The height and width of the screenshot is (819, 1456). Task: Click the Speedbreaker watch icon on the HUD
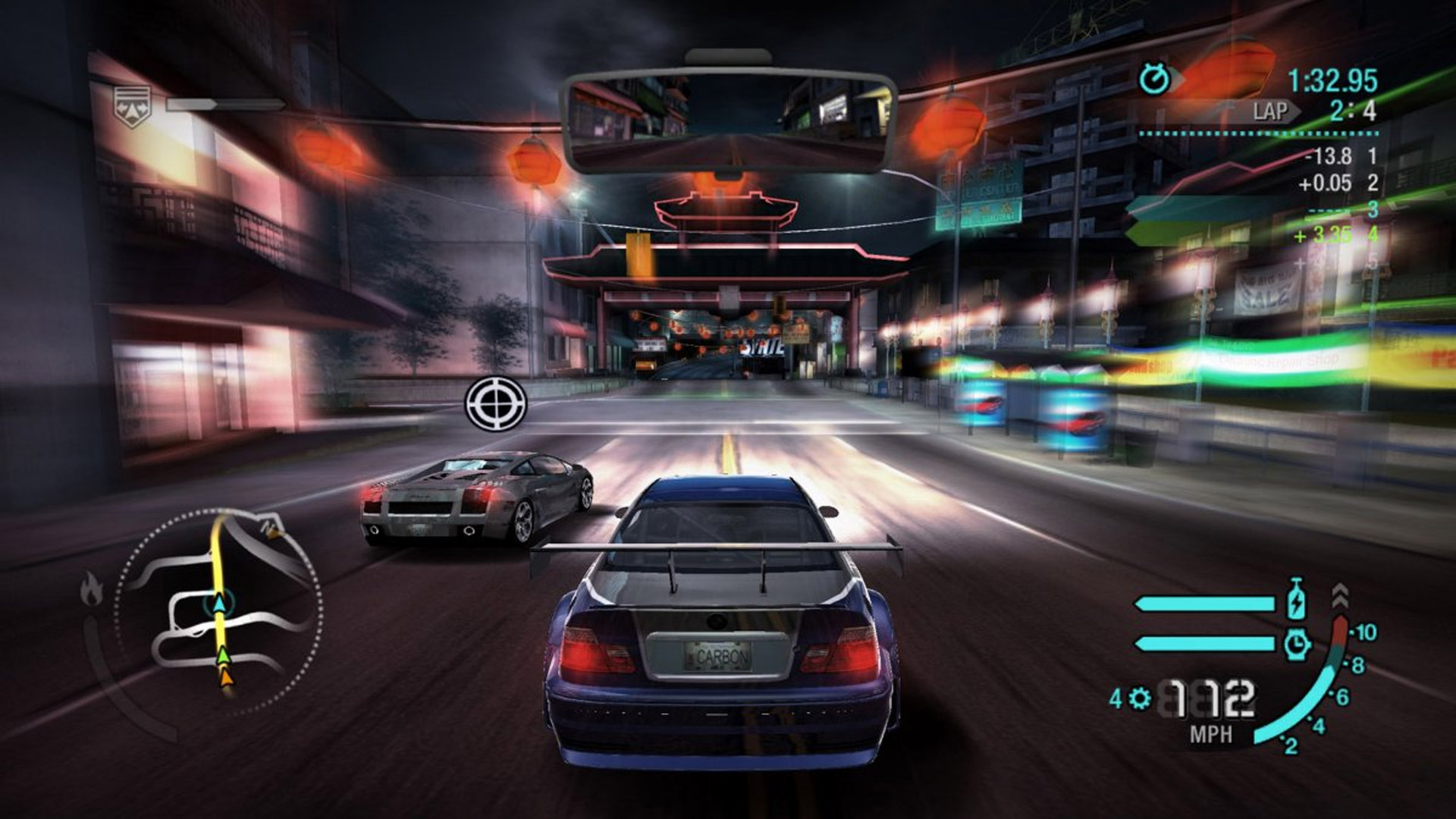pos(1298,644)
